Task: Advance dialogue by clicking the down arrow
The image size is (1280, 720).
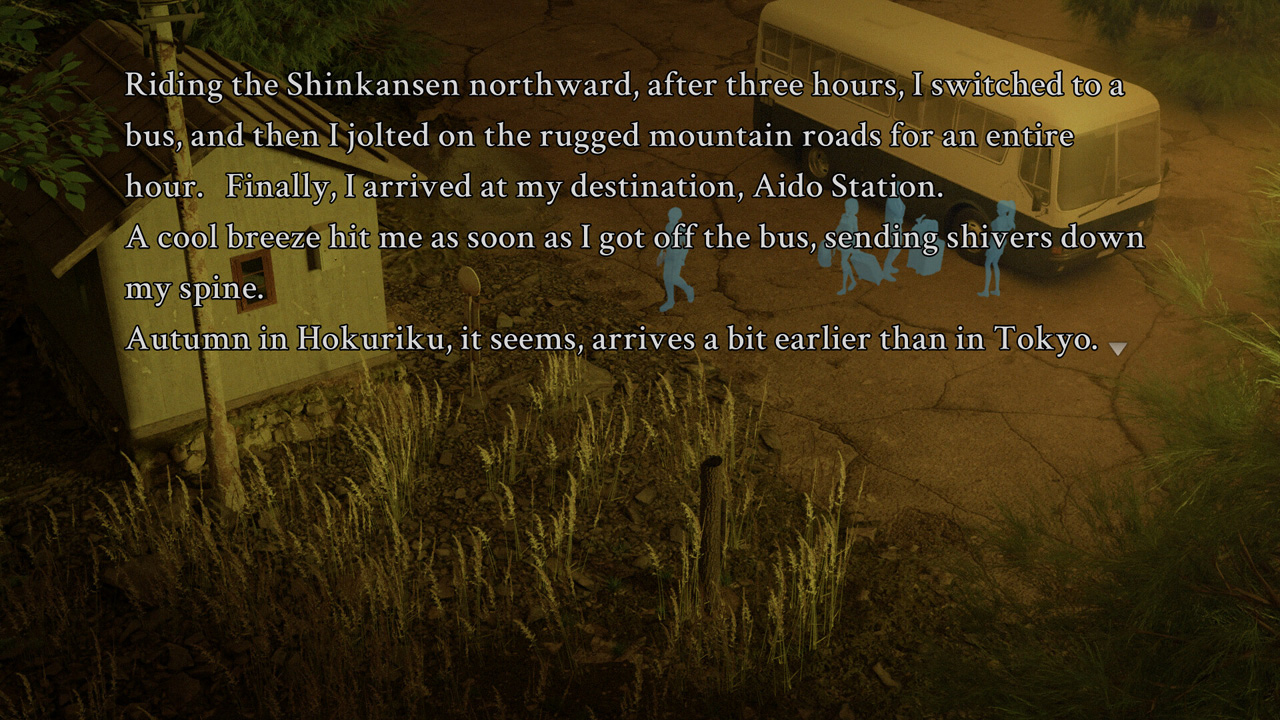Action: (x=1117, y=349)
